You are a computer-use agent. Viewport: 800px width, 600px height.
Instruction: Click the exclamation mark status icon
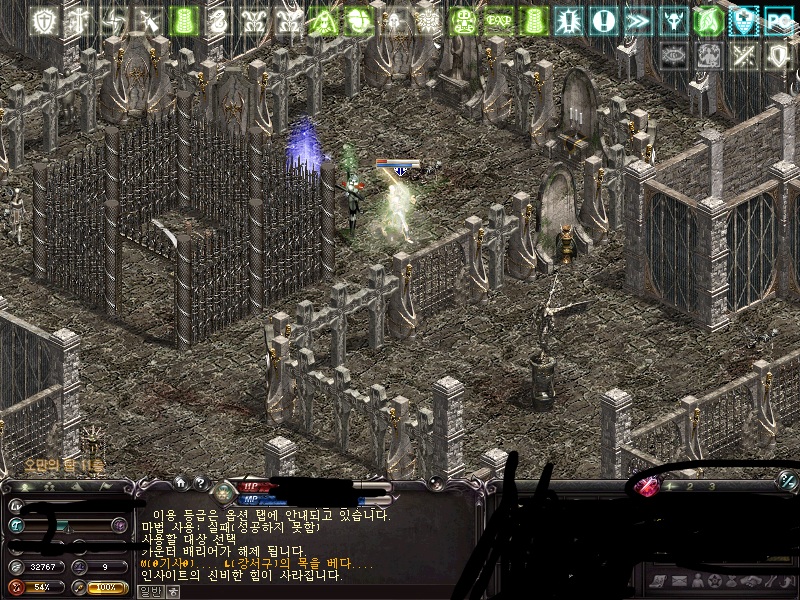coord(603,21)
